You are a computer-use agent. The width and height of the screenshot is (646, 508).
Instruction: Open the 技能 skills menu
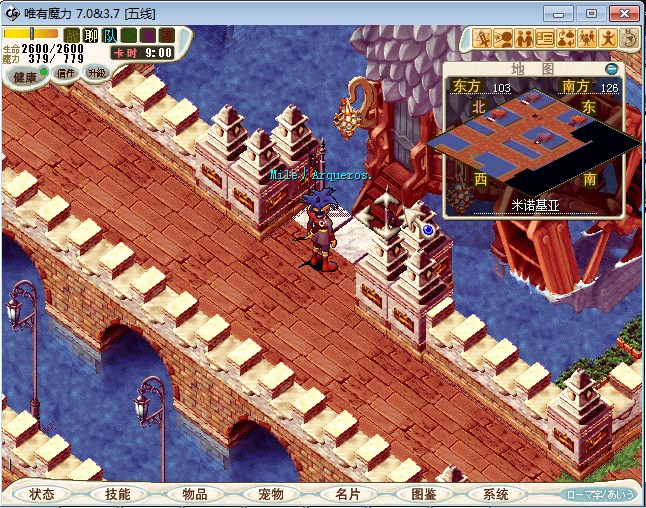[x=117, y=494]
